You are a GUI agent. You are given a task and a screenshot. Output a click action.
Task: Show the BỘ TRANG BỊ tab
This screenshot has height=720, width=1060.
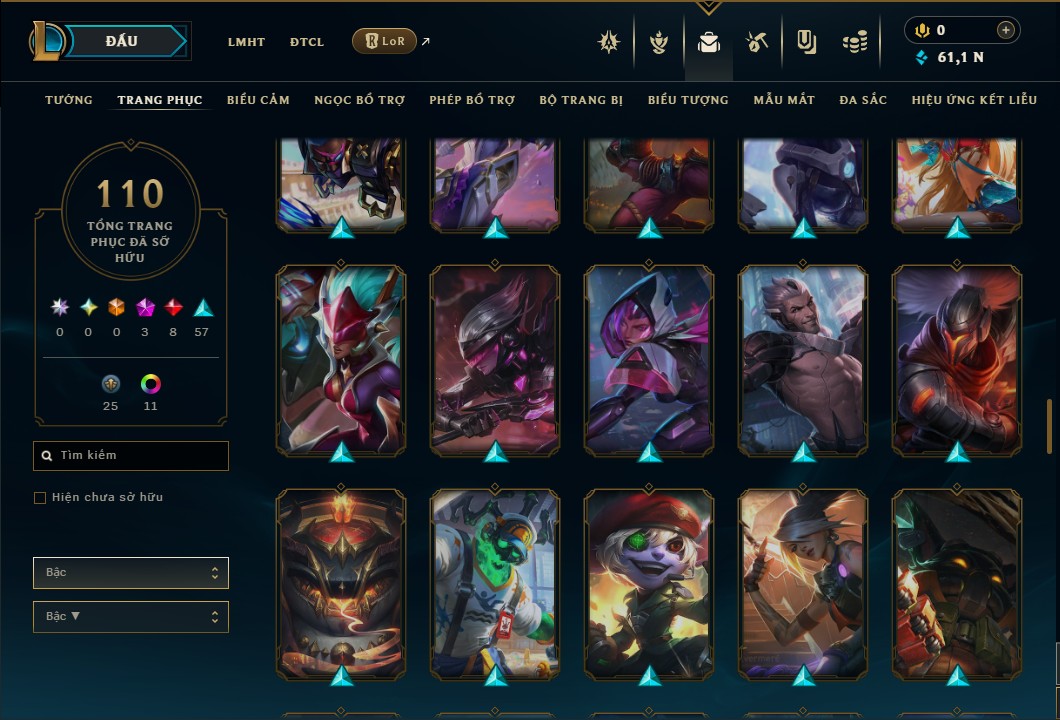pyautogui.click(x=581, y=100)
